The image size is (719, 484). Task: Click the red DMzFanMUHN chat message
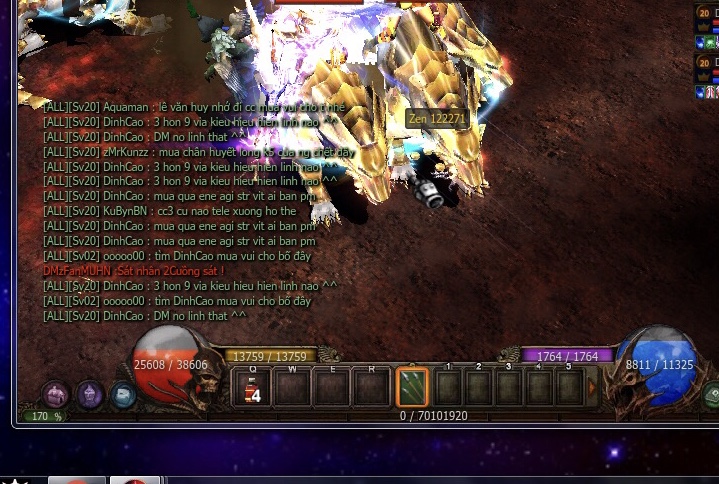pyautogui.click(x=134, y=271)
